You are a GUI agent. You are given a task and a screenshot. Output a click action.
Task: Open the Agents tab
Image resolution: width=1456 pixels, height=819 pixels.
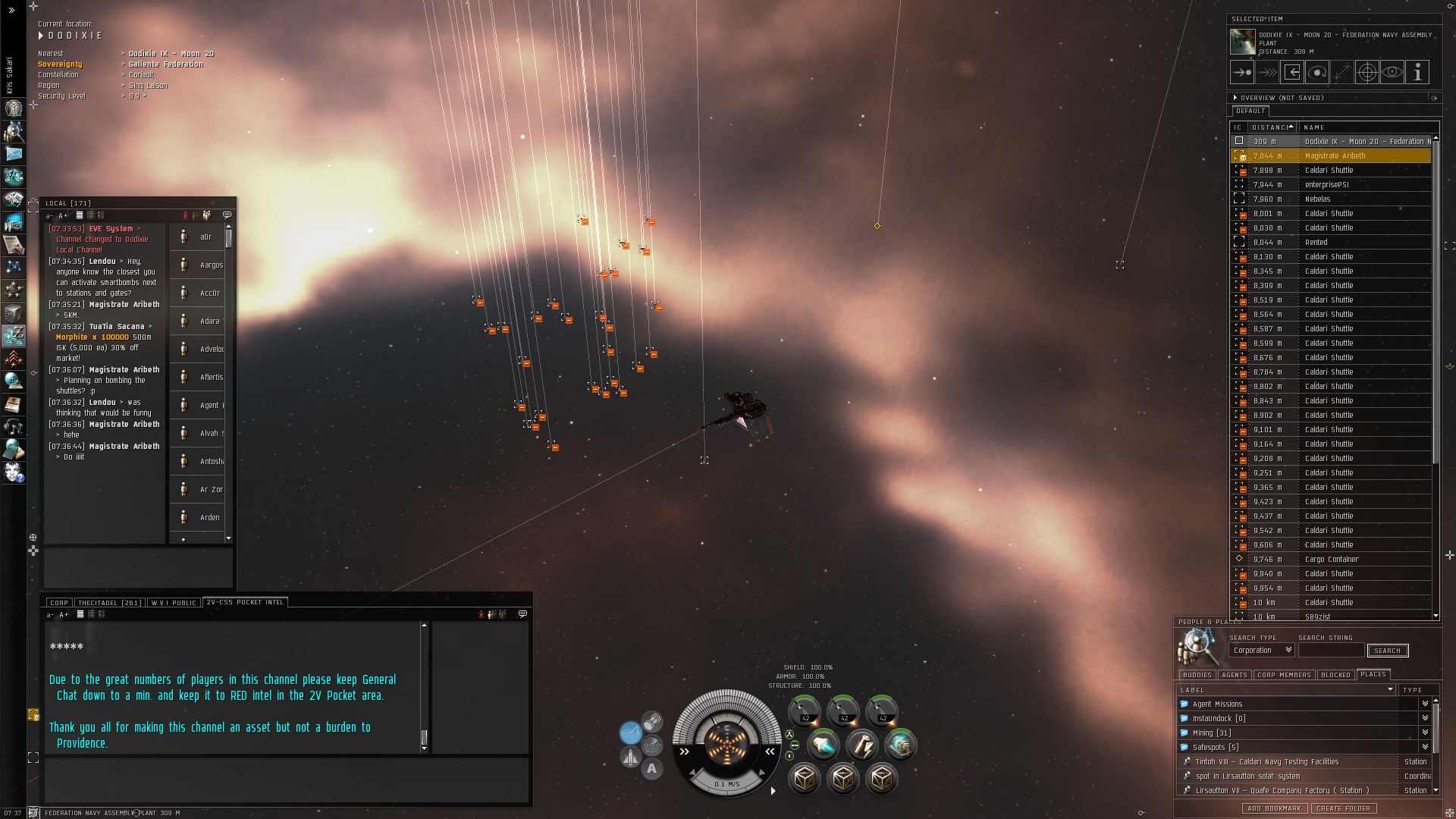tap(1234, 675)
